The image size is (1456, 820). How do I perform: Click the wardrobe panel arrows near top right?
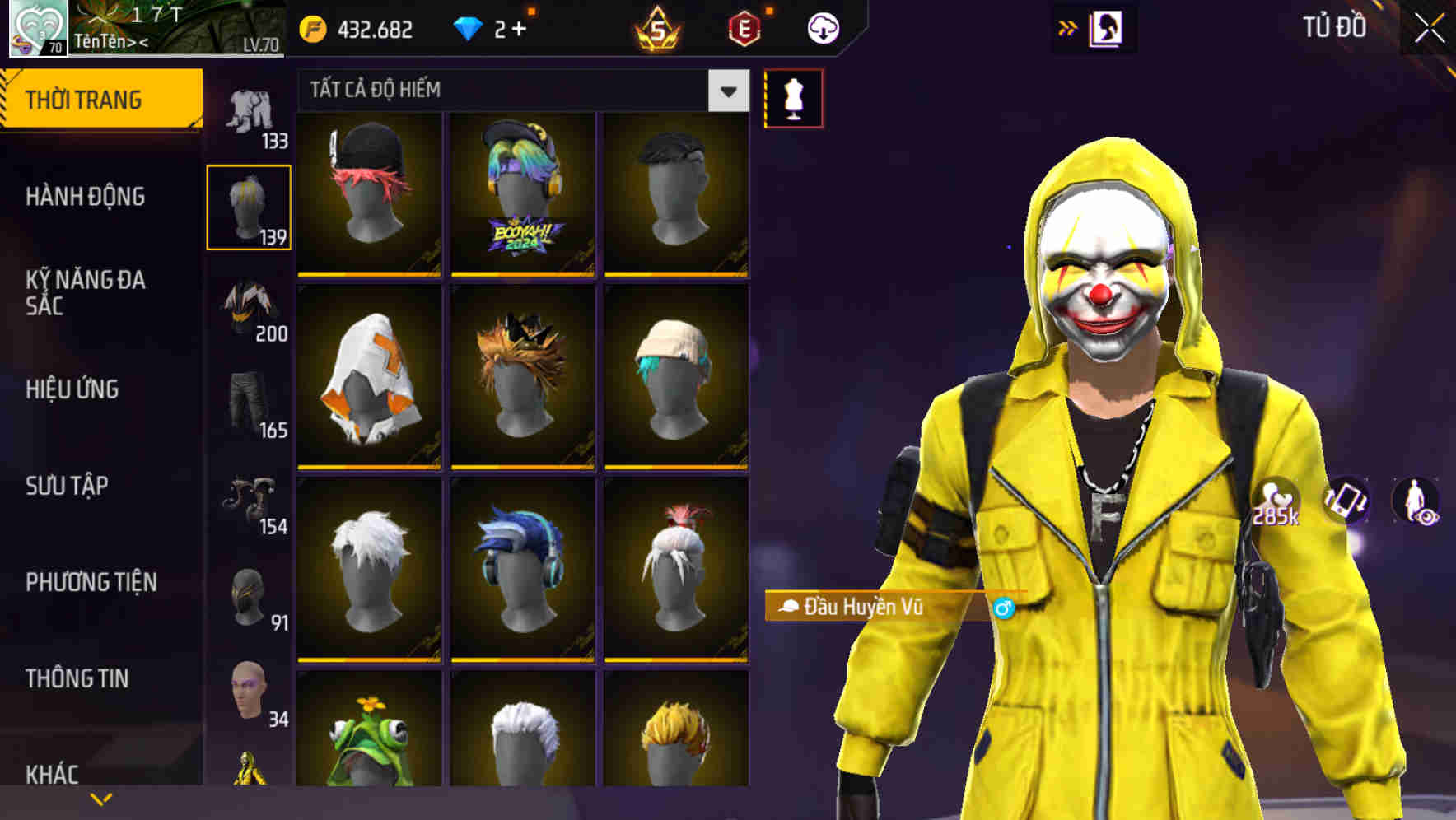pos(1068,26)
